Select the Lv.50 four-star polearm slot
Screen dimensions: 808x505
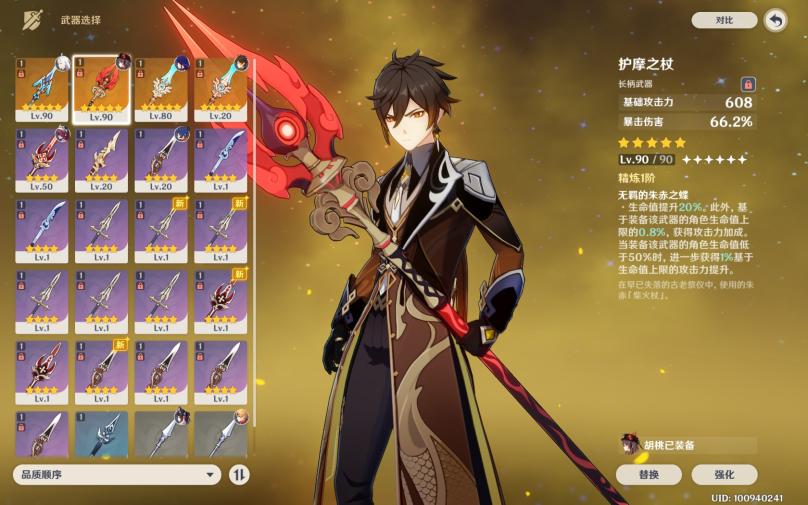pyautogui.click(x=41, y=158)
